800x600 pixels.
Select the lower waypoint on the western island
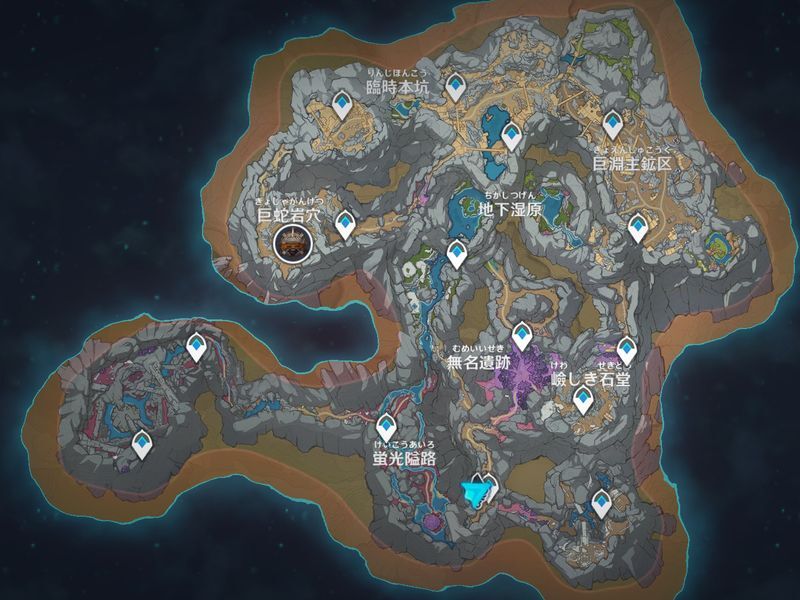[144, 442]
